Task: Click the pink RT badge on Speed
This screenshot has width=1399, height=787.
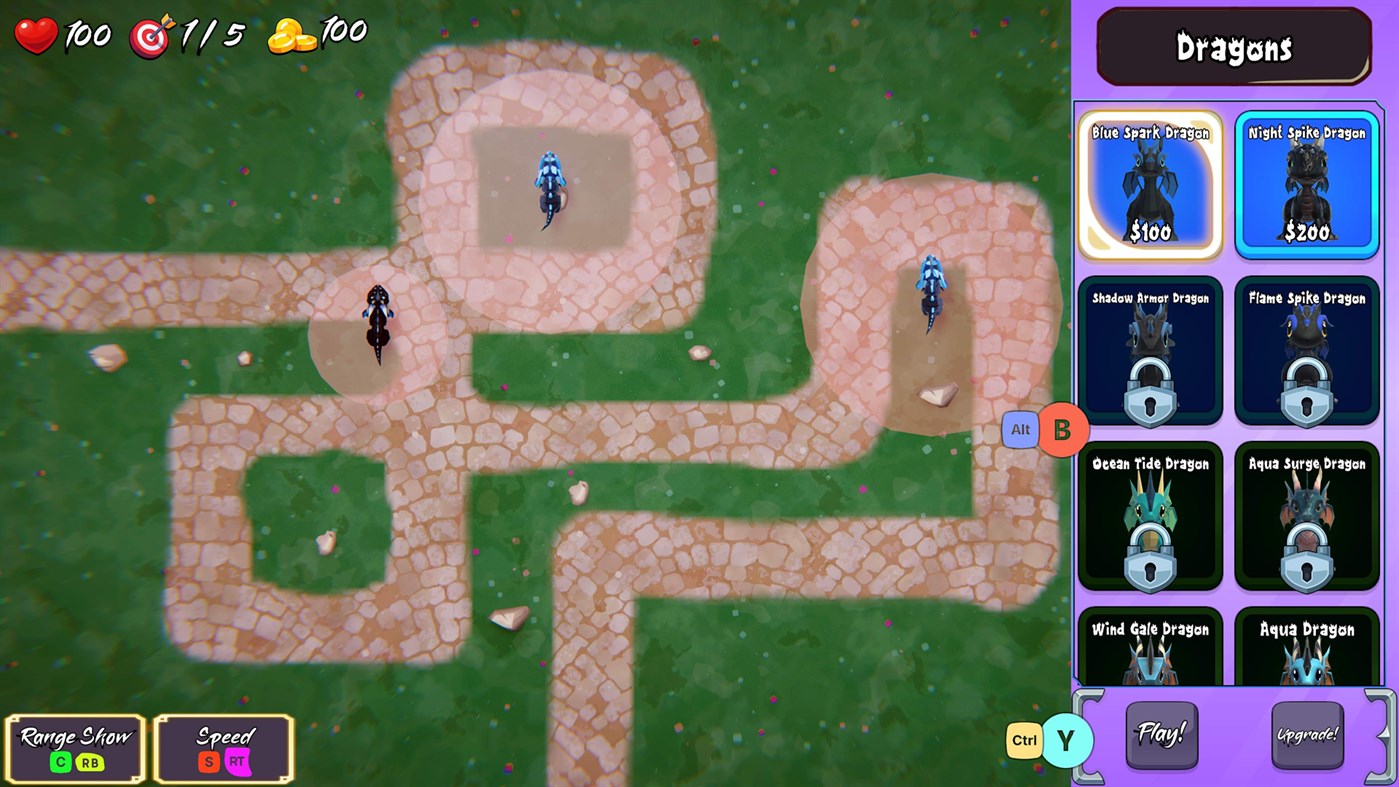Action: pyautogui.click(x=238, y=762)
